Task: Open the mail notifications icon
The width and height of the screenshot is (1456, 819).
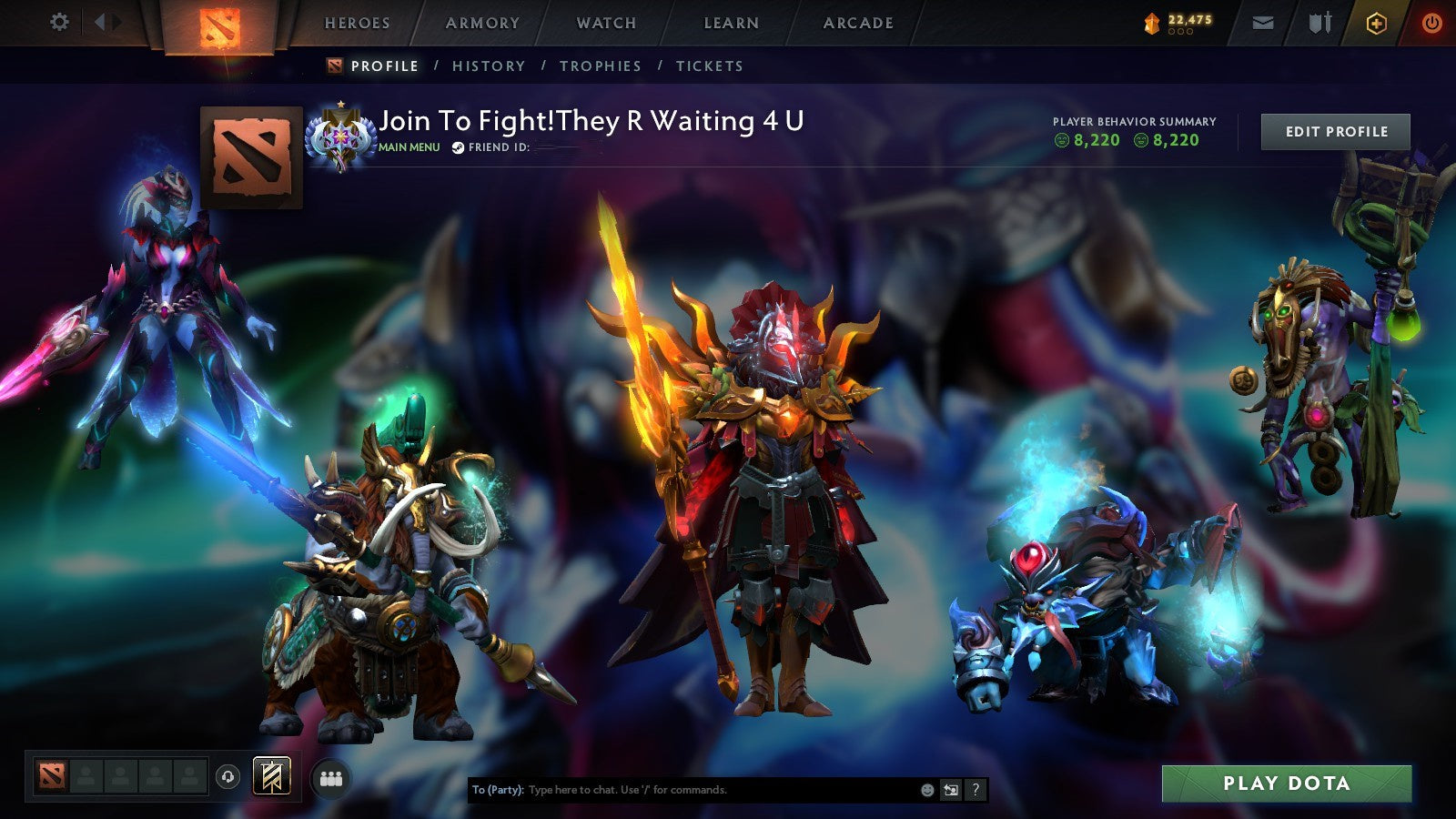Action: (x=1264, y=22)
